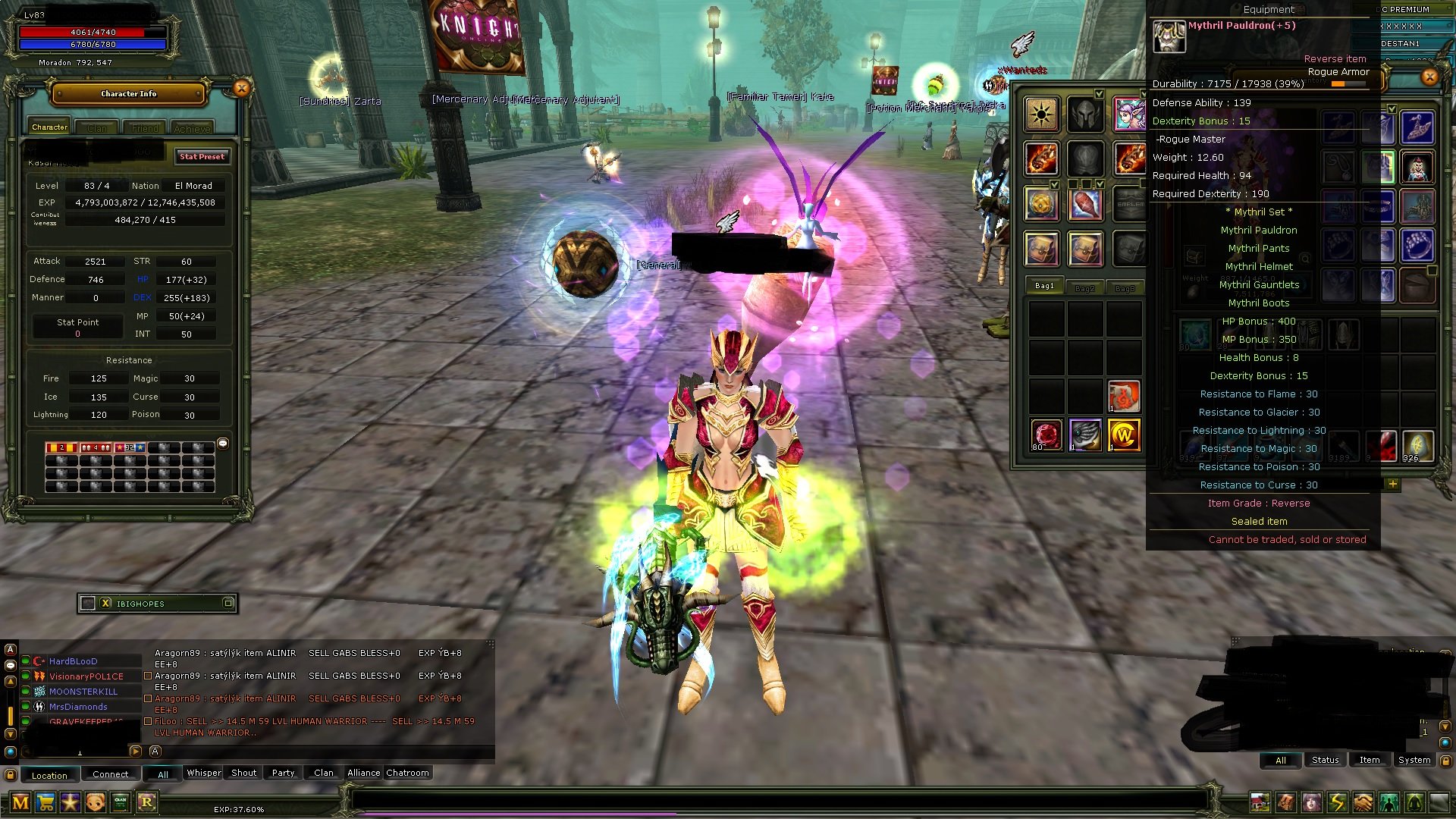
Task: Select the Bag1 inventory tab
Action: click(x=1044, y=287)
